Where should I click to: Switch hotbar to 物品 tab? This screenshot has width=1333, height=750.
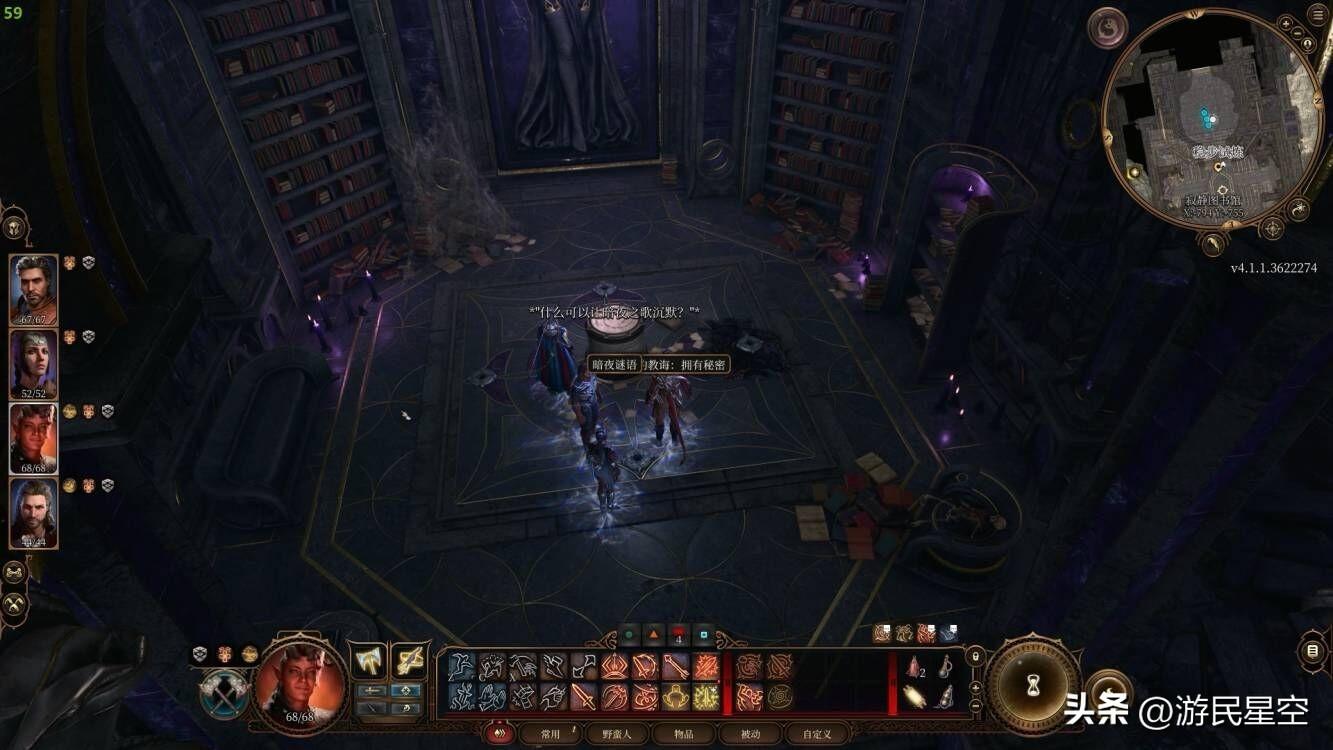pos(683,734)
